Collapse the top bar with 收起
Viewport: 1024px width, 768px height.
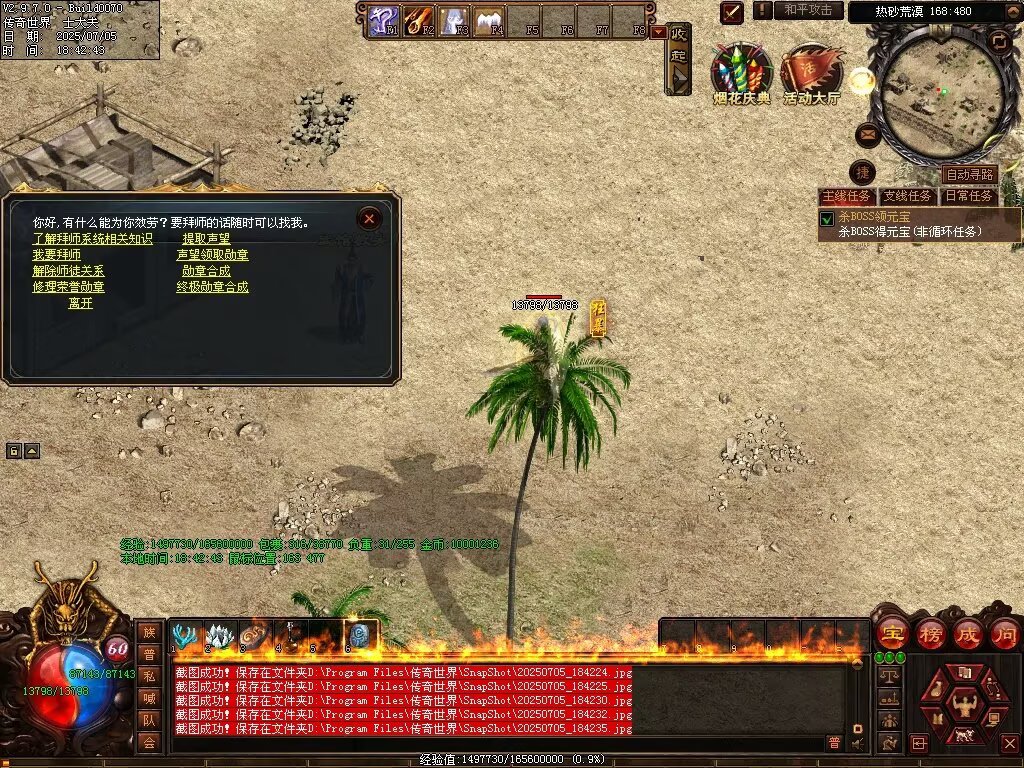coord(679,57)
